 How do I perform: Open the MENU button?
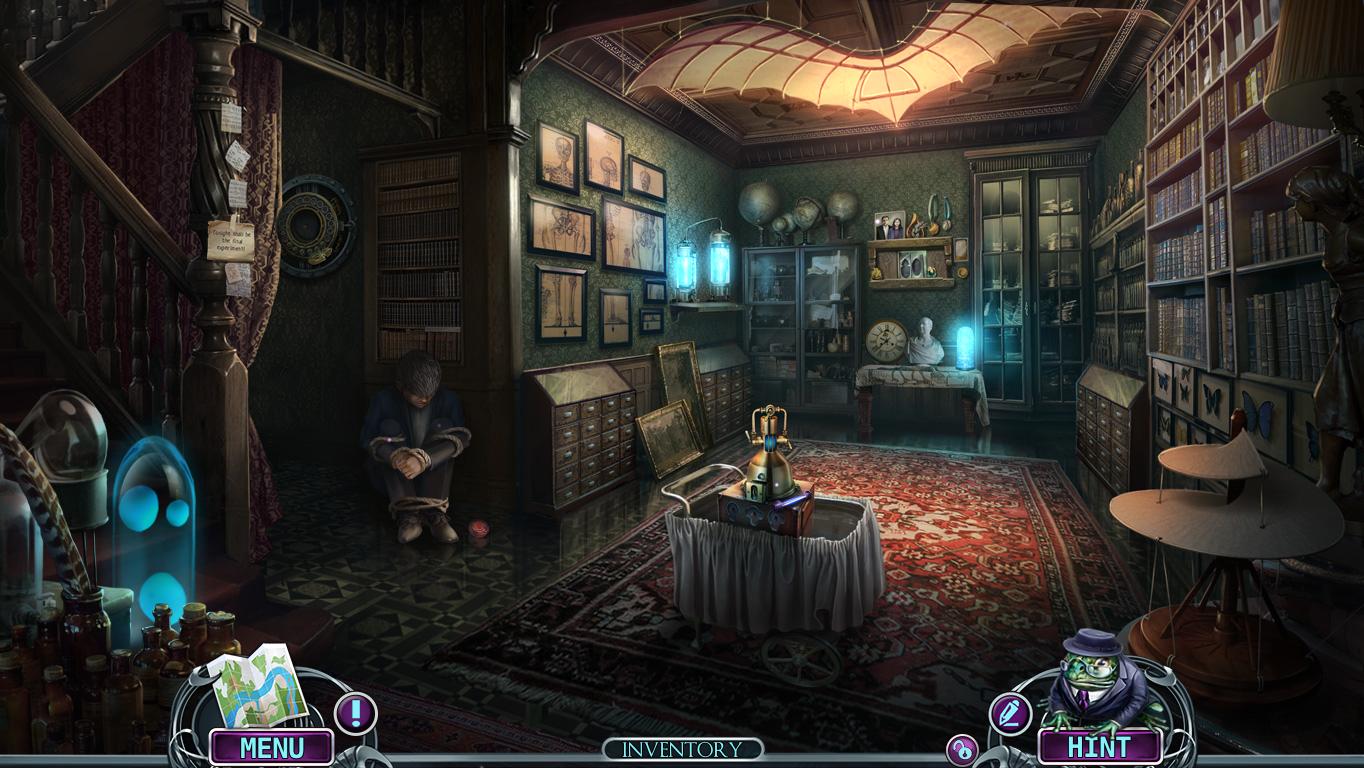(x=271, y=747)
